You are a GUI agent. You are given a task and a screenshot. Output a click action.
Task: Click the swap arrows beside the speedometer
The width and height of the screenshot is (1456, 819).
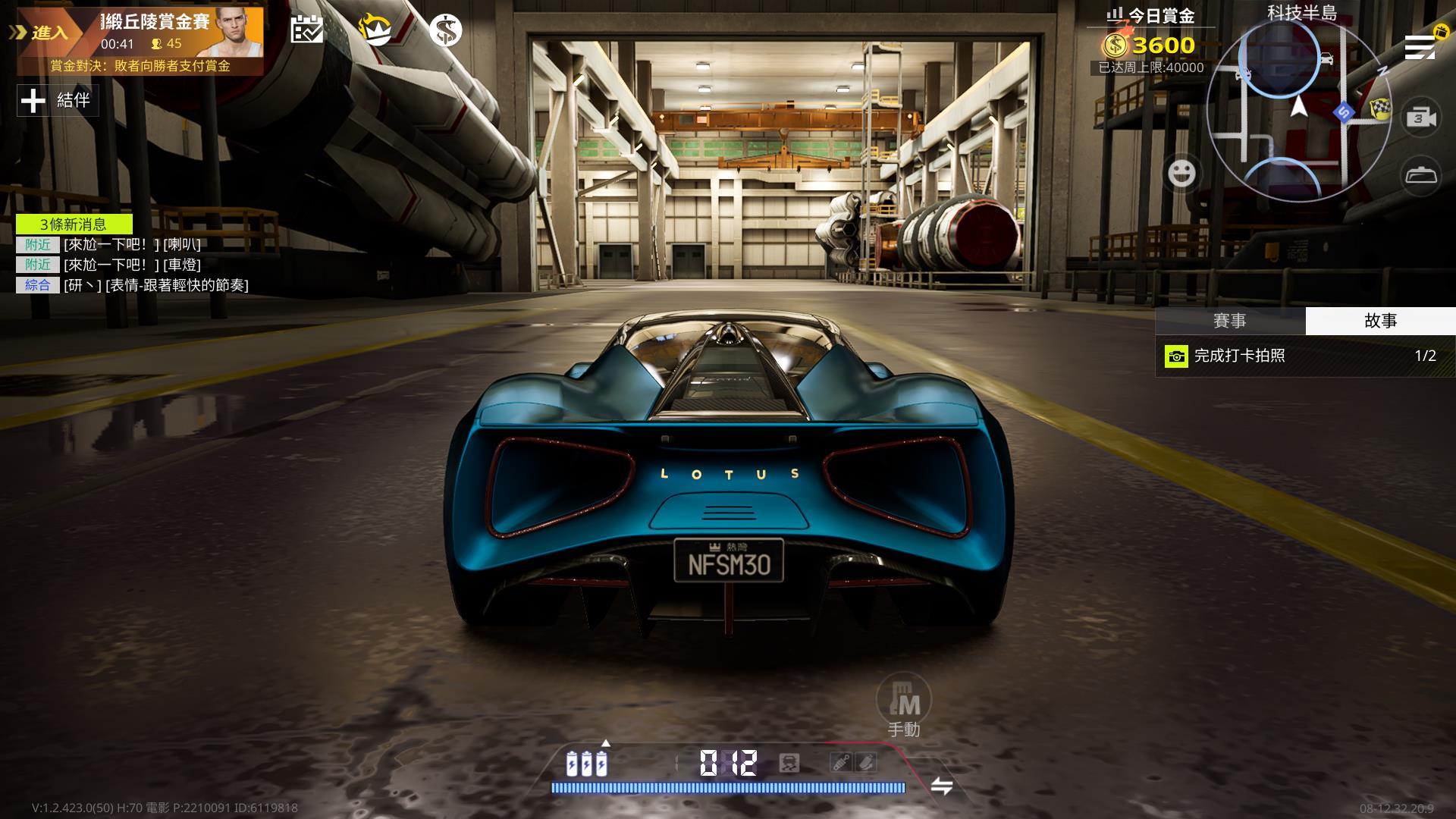(941, 786)
